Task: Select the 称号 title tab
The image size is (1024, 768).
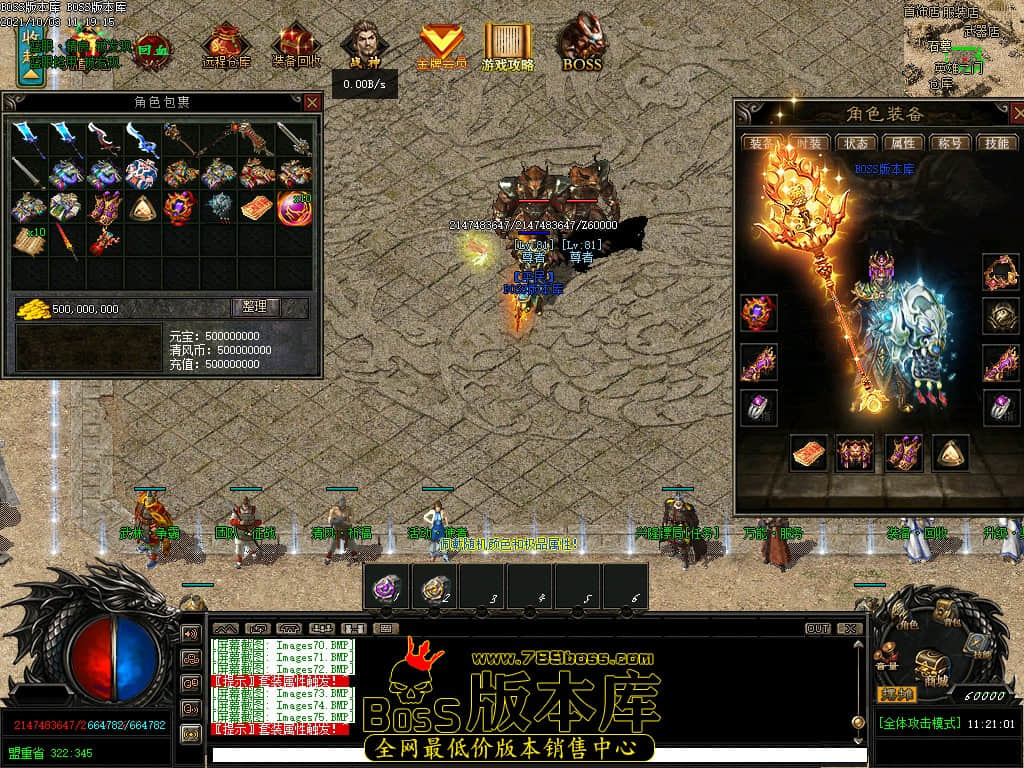Action: 950,143
